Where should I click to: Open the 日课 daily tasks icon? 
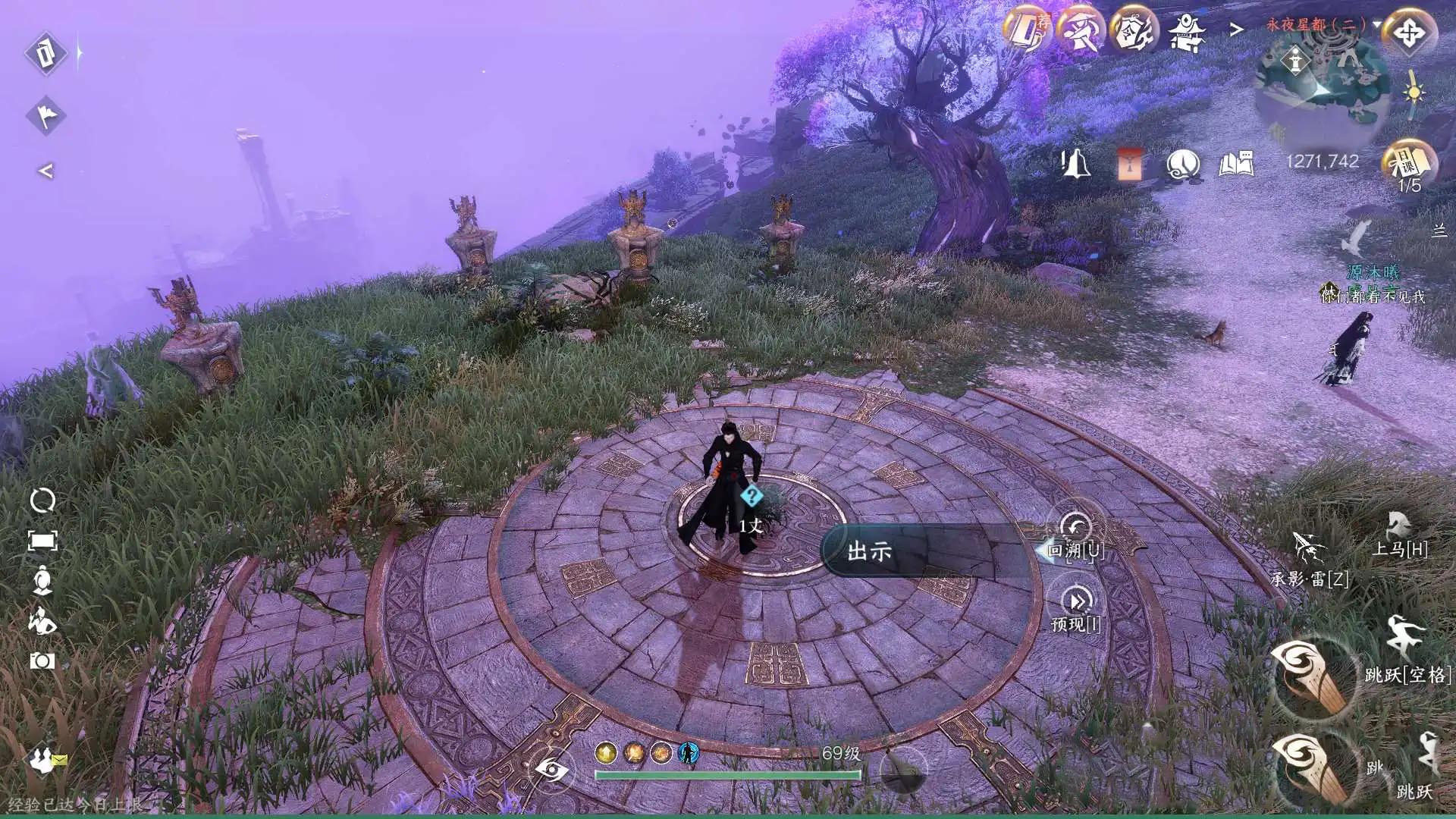pyautogui.click(x=1408, y=162)
